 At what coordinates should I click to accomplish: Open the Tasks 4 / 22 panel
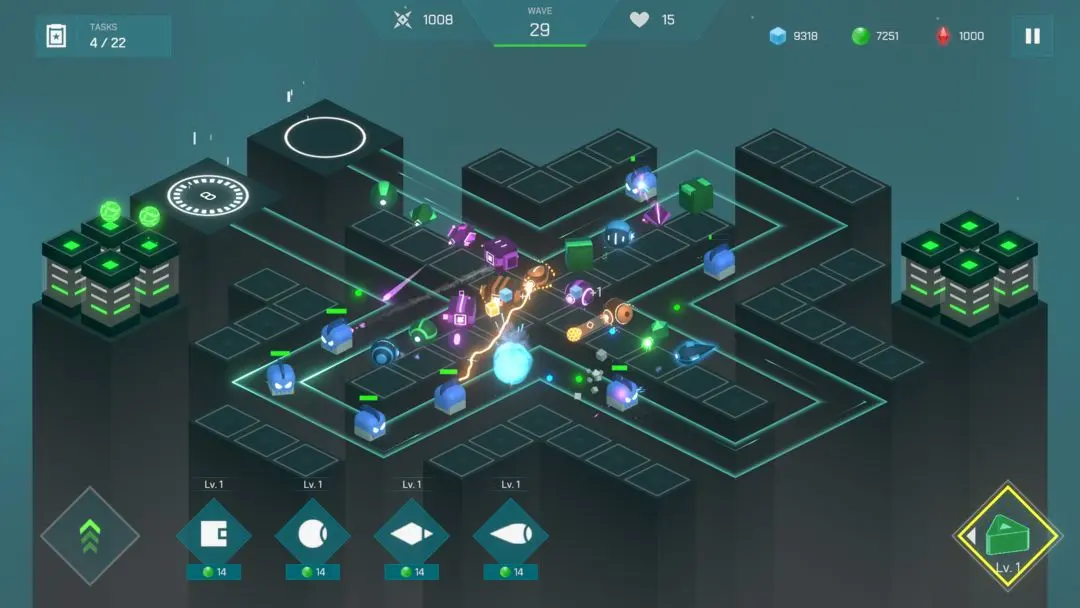pyautogui.click(x=103, y=36)
